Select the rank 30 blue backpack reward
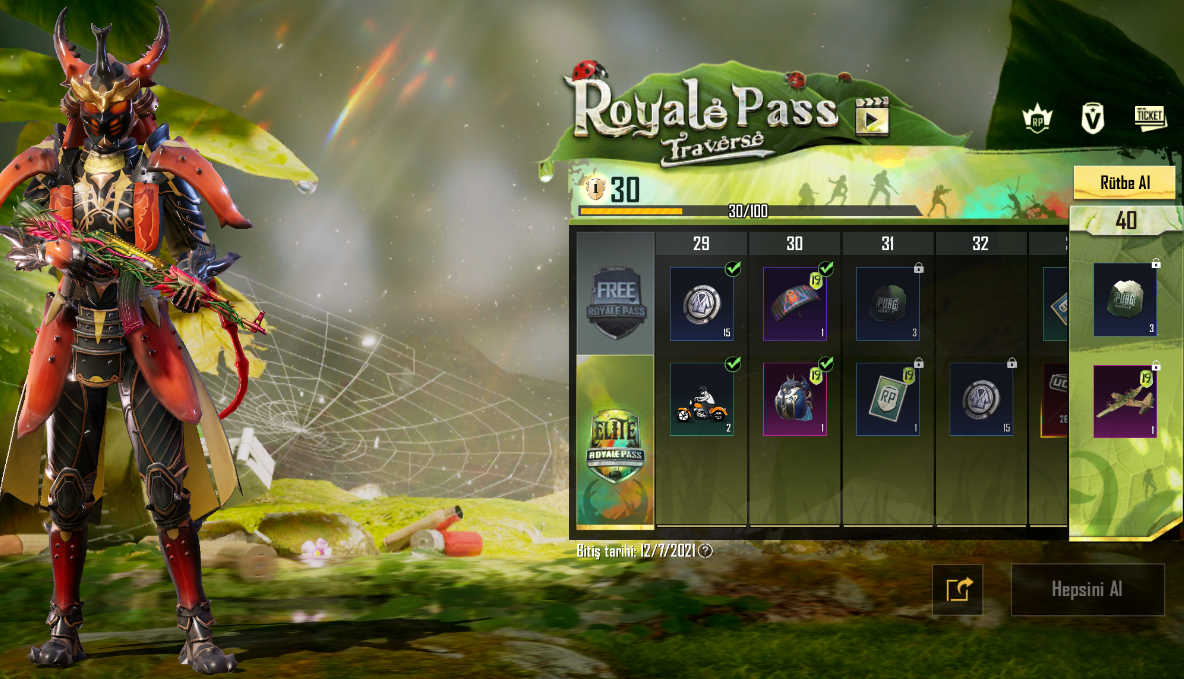Screen dimensions: 1184x679 795,399
